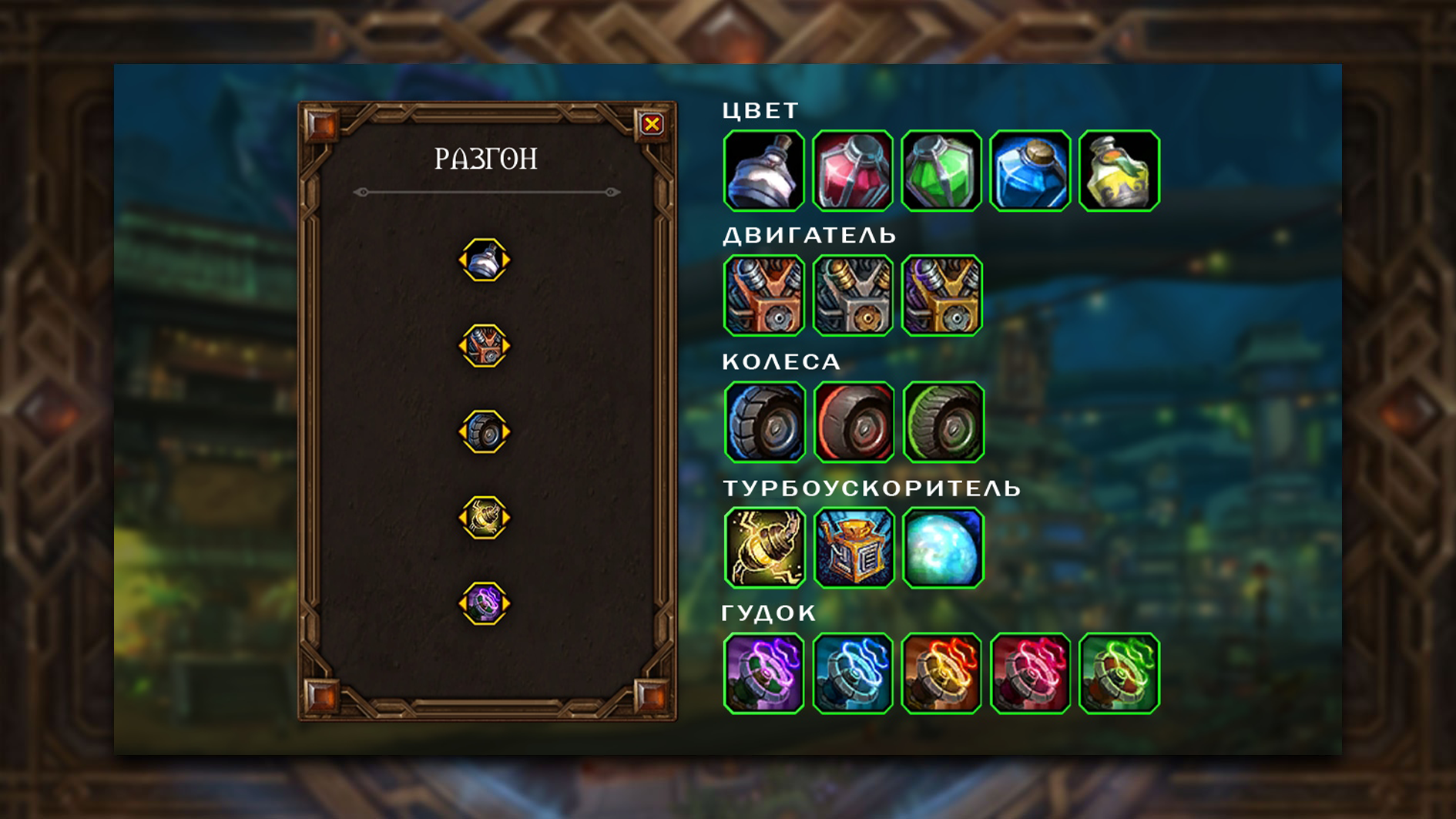Viewport: 1456px width, 819px height.
Task: Choose the yellow paint bottle
Action: click(1119, 170)
